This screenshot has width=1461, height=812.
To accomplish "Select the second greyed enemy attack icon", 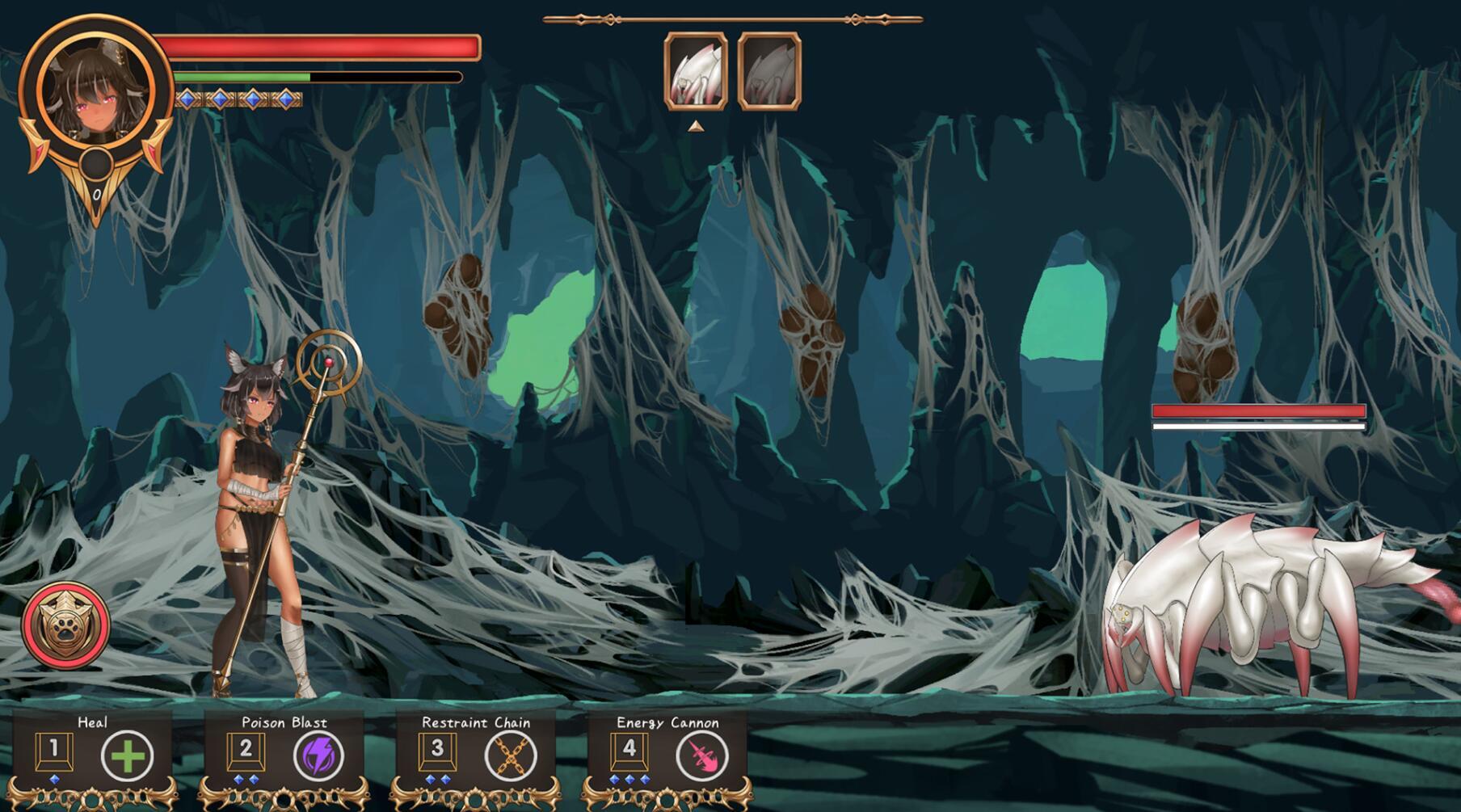I will coord(768,71).
